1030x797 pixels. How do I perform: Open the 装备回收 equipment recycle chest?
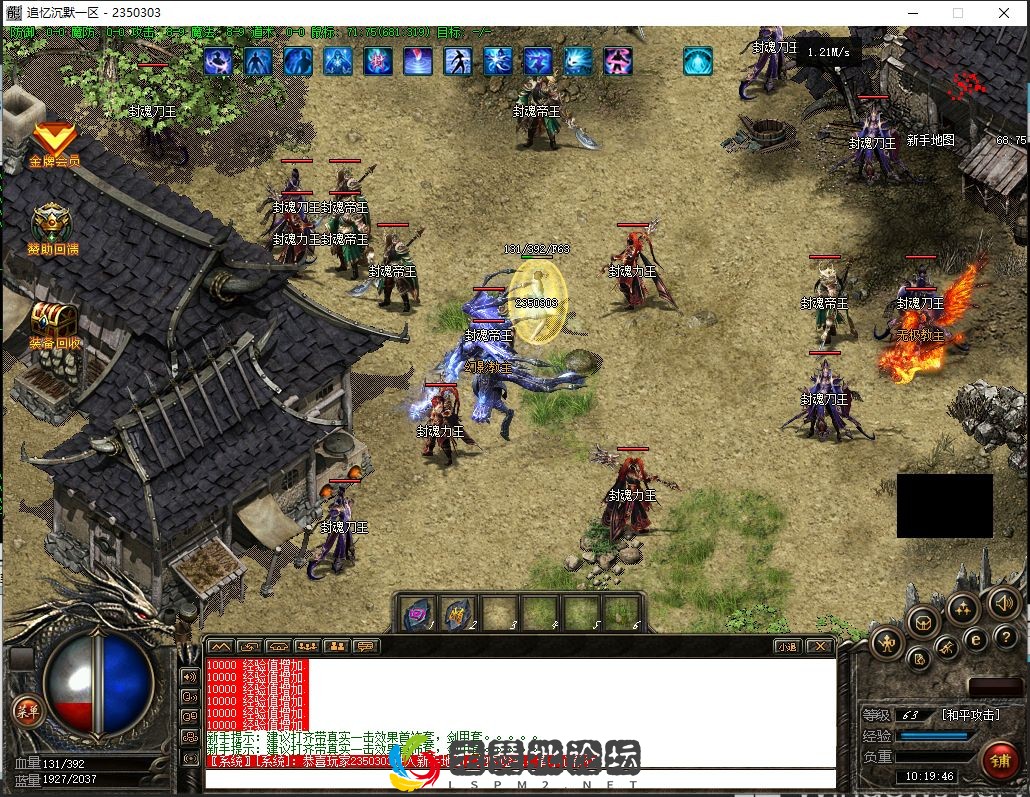click(53, 322)
